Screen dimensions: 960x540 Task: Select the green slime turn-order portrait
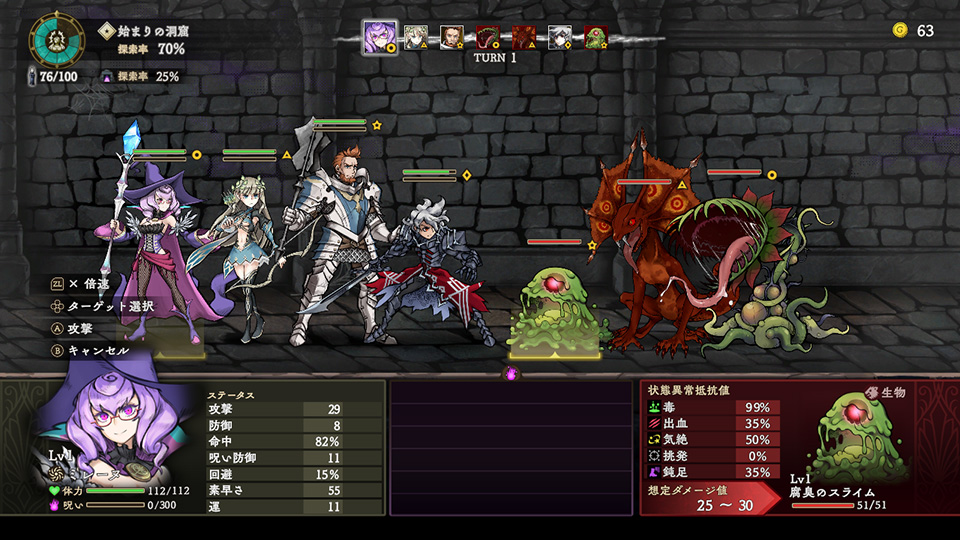[x=595, y=38]
